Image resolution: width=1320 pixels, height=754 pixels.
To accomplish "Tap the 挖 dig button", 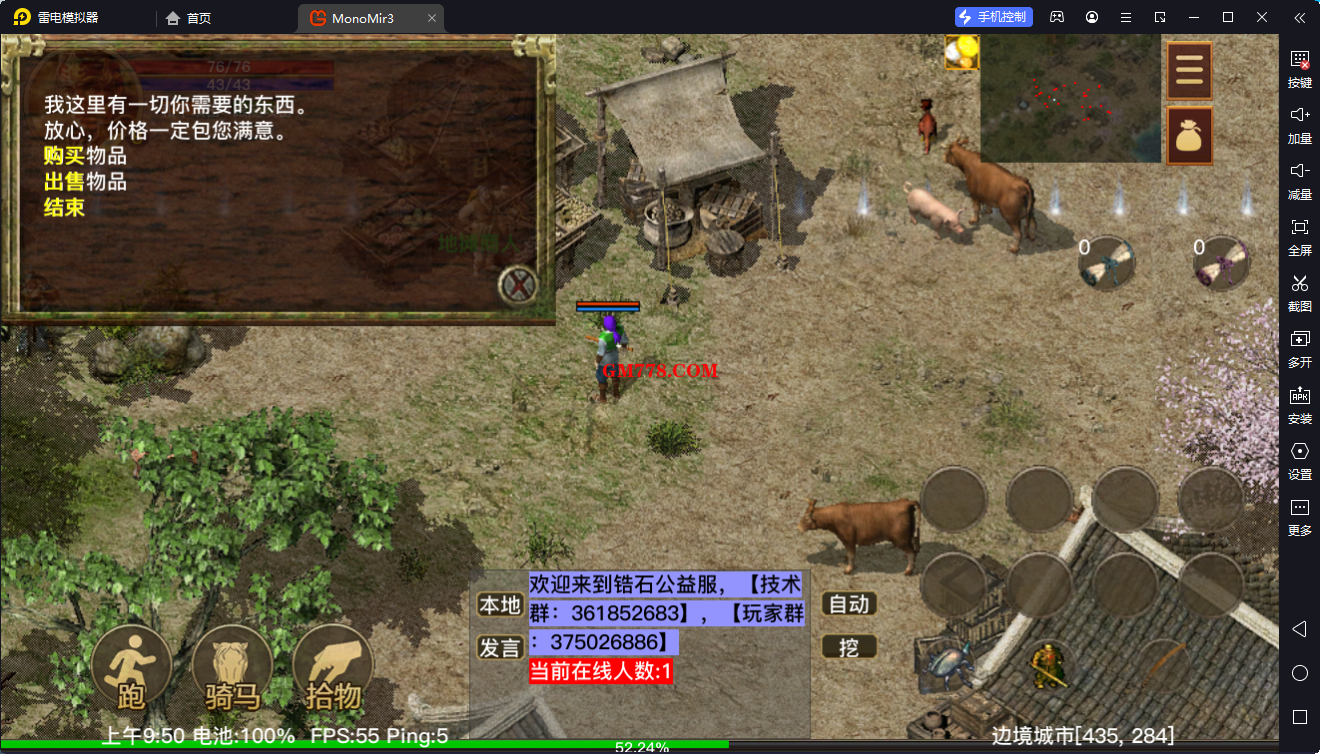I will 849,647.
